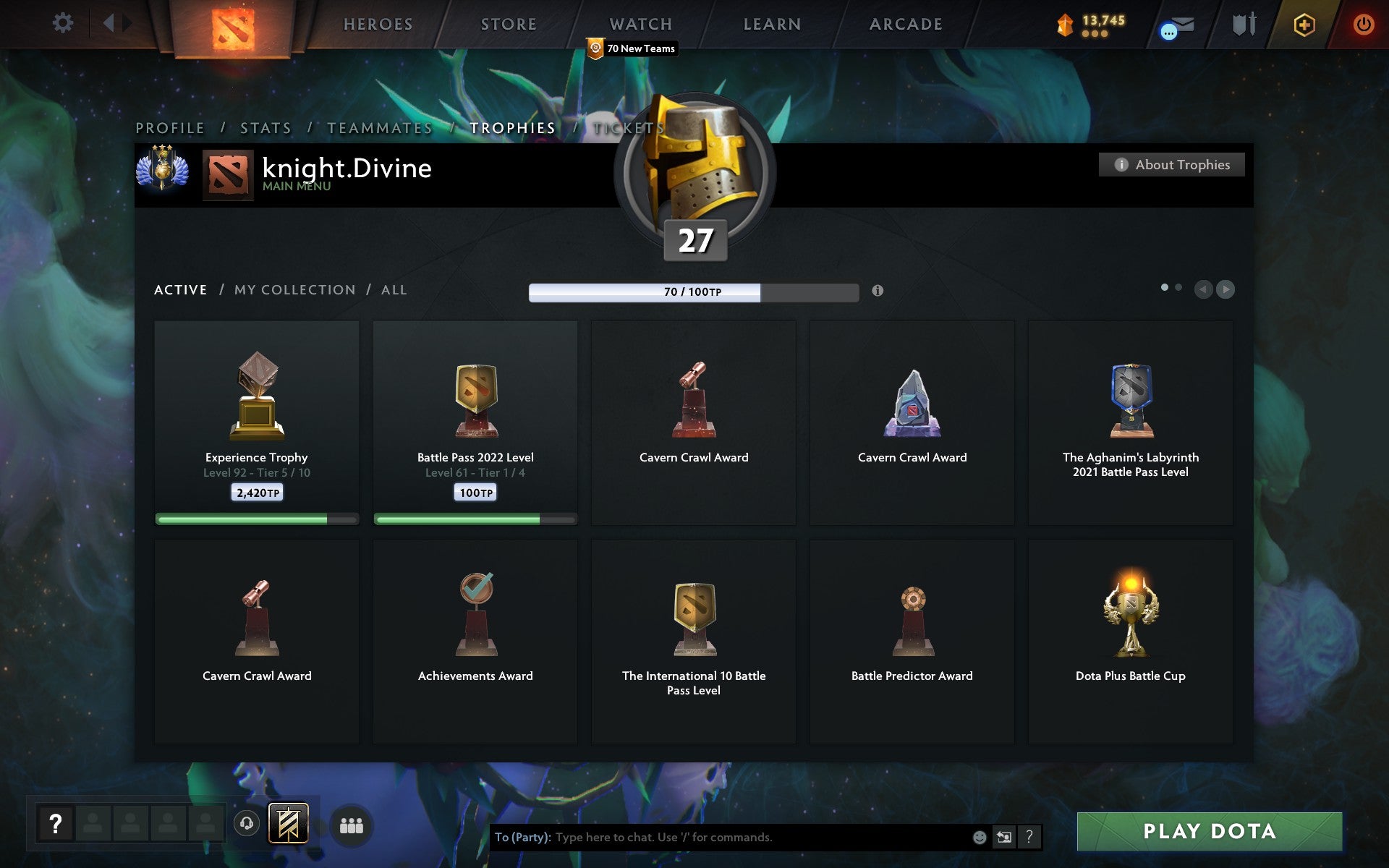Open the Dota 2 logo home button

click(233, 24)
